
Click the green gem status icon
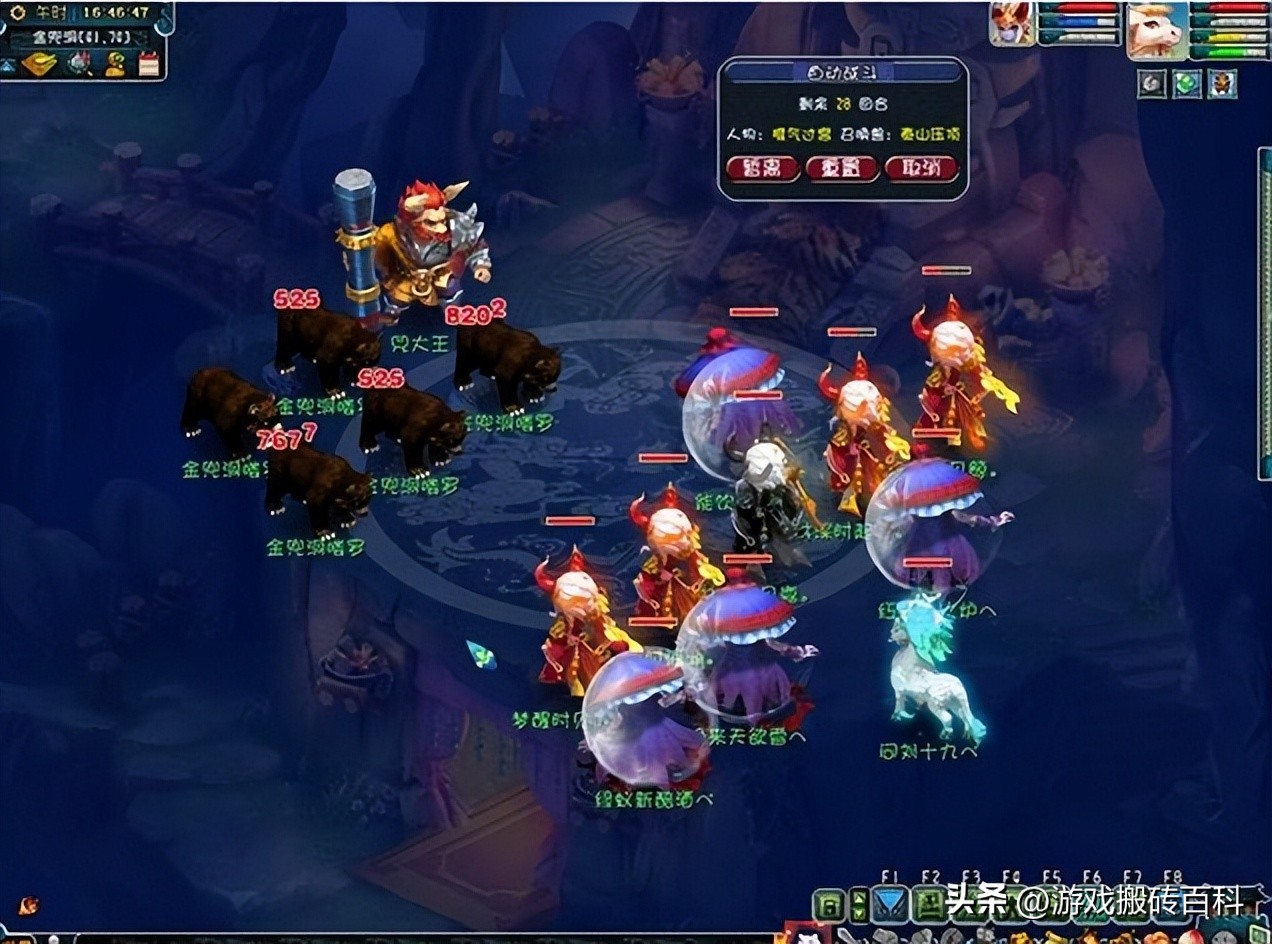[x=1187, y=84]
